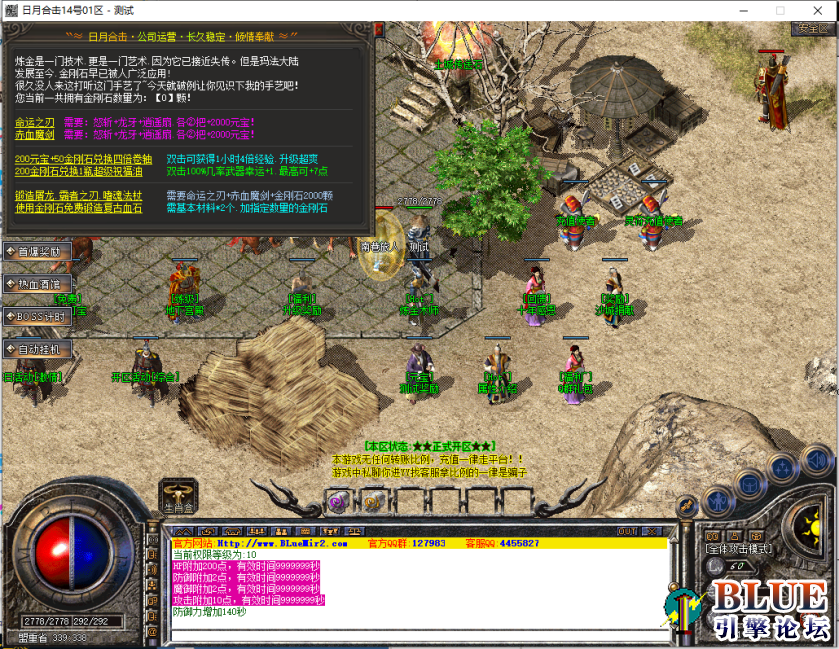839x649 pixels.
Task: Click the OUT button above chat
Action: point(627,531)
